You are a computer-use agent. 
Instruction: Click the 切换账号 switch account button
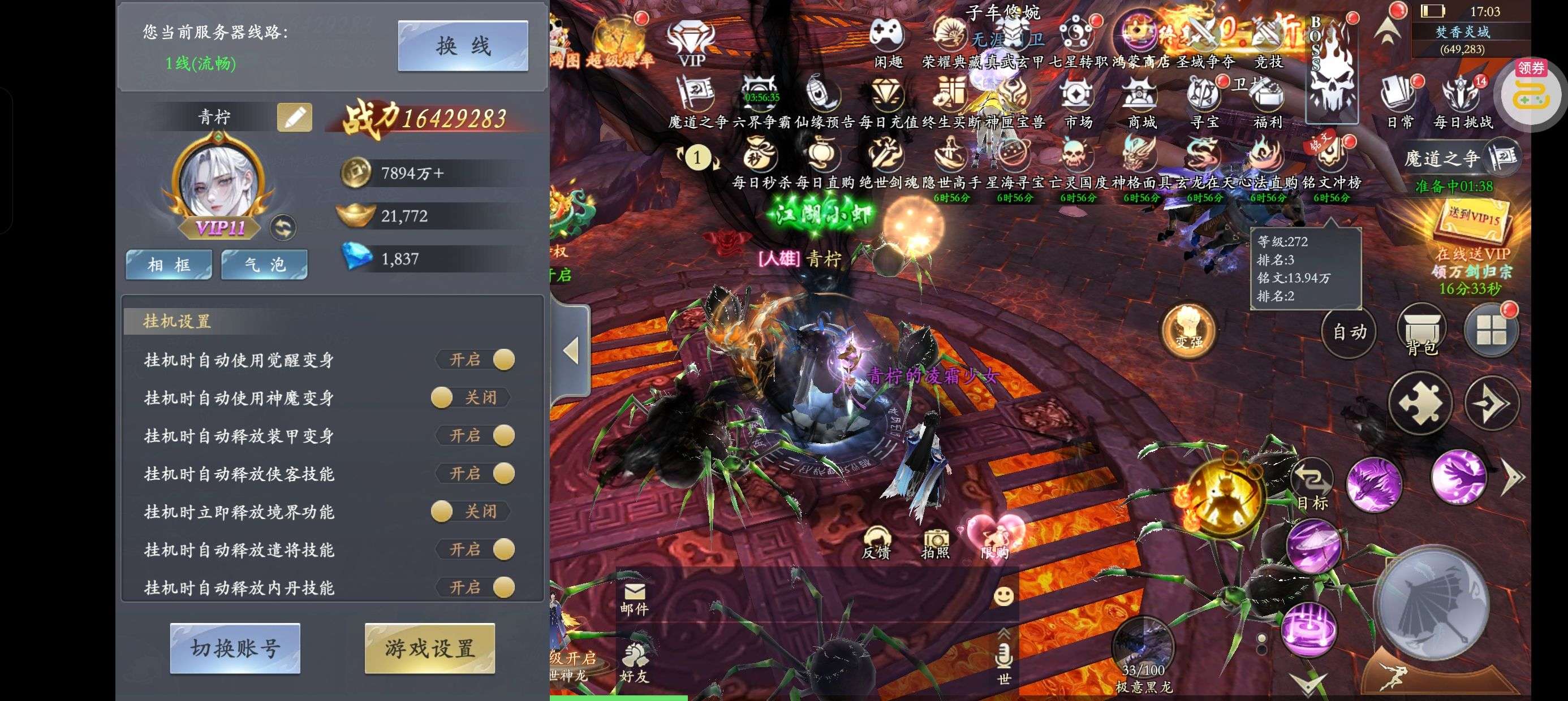pyautogui.click(x=235, y=648)
